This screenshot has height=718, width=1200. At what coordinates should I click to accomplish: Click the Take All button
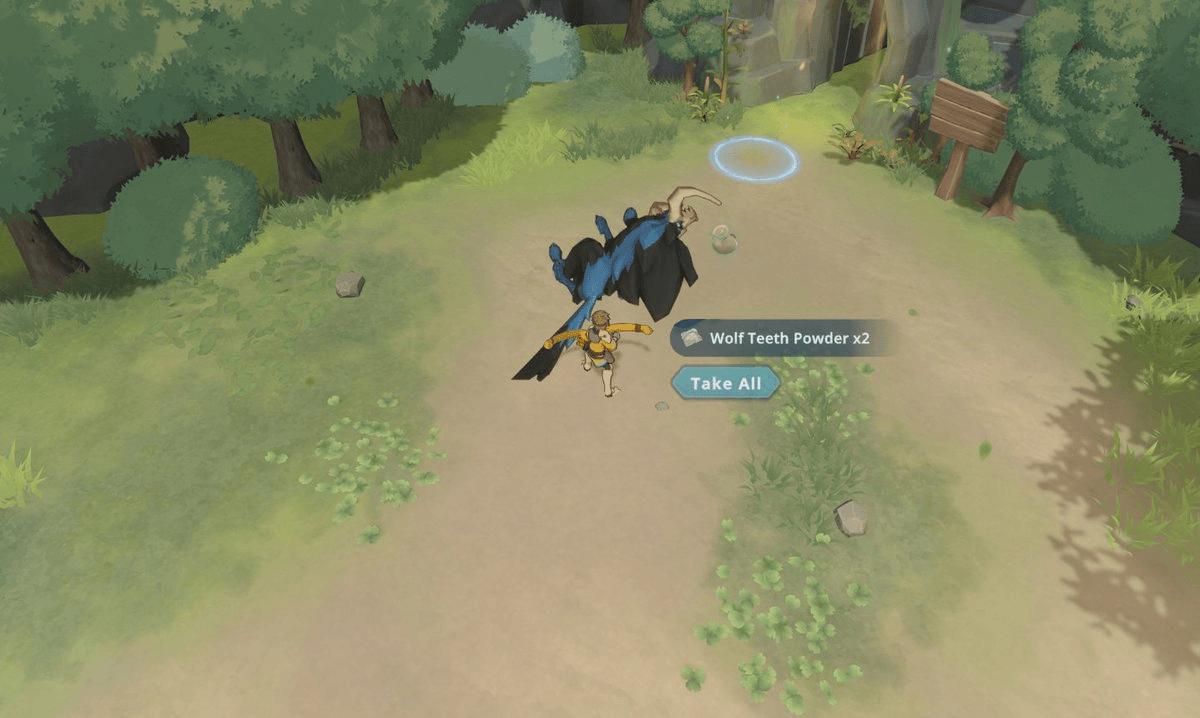[x=725, y=383]
